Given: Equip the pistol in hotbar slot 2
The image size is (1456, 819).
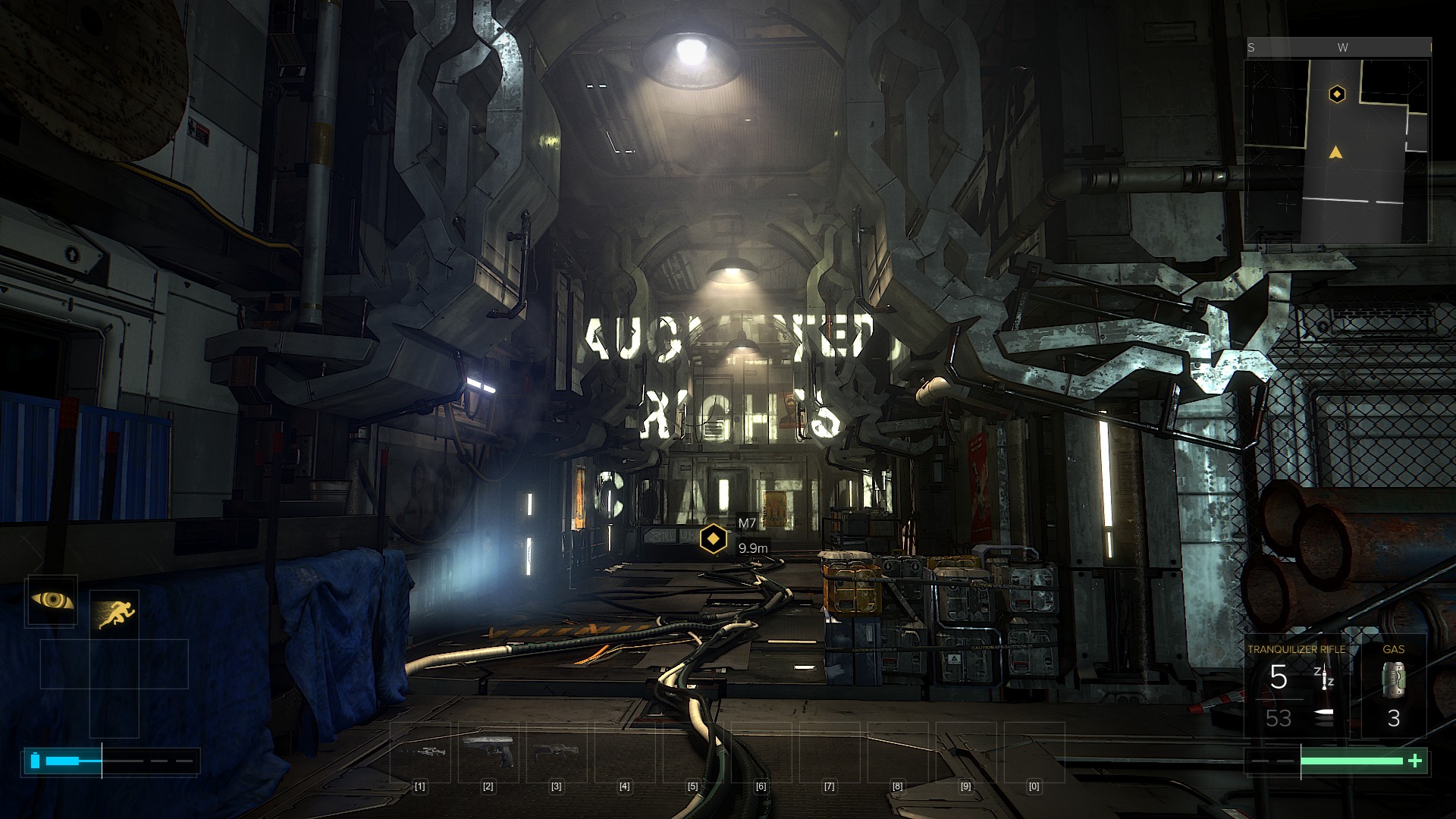Looking at the screenshot, I should [x=488, y=750].
